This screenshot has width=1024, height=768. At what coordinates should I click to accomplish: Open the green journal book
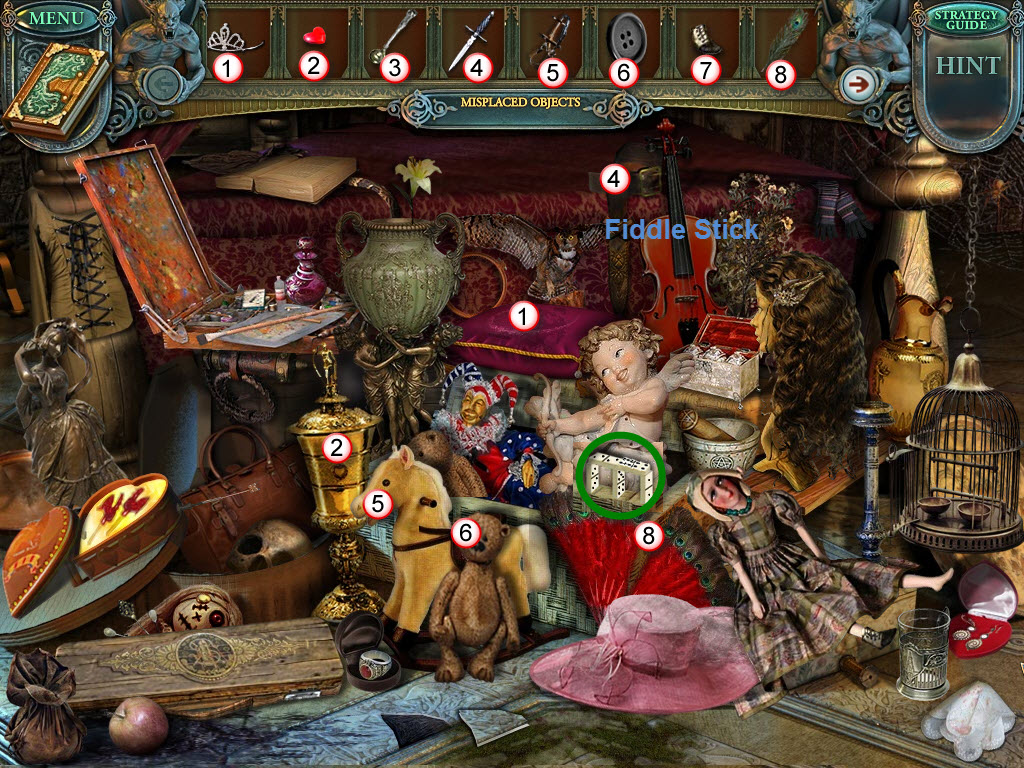55,89
